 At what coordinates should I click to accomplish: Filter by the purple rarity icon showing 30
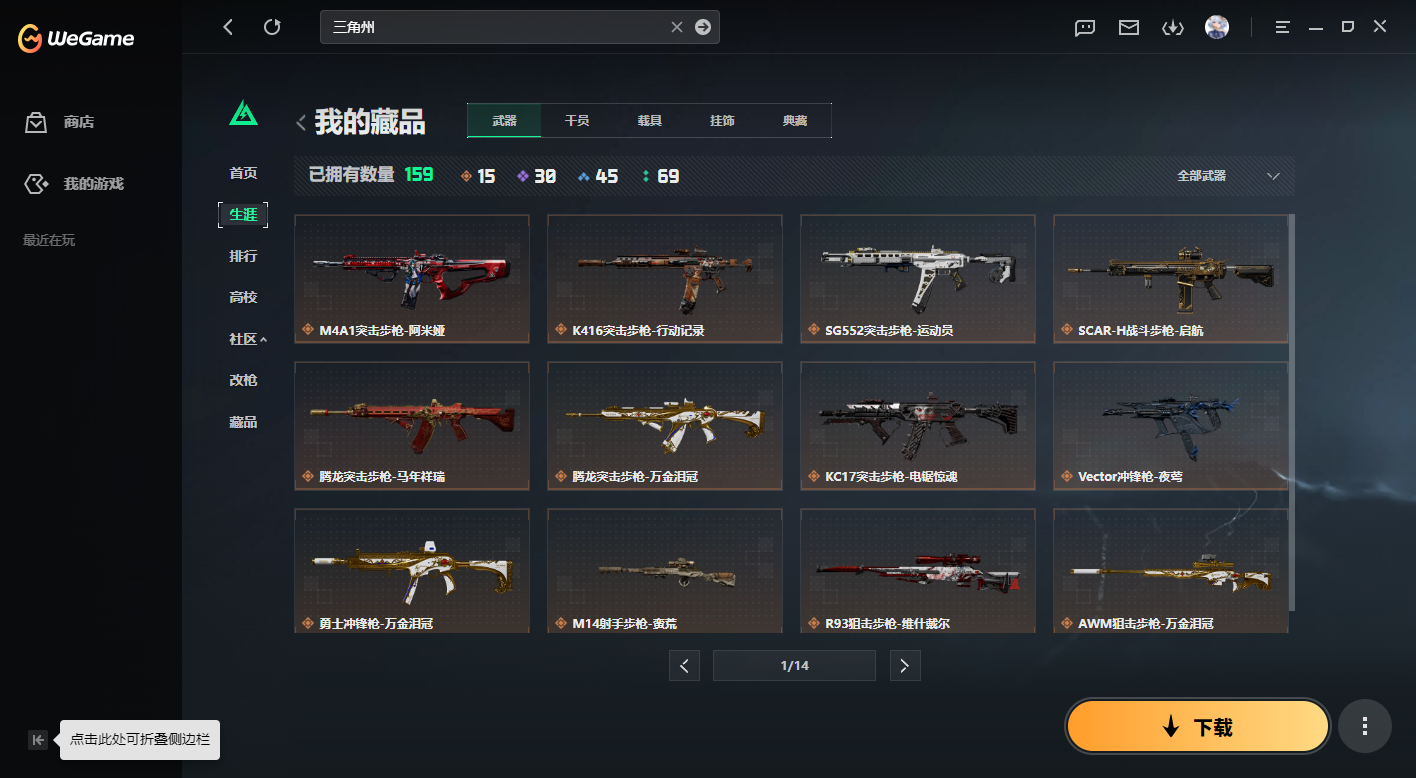(x=523, y=175)
